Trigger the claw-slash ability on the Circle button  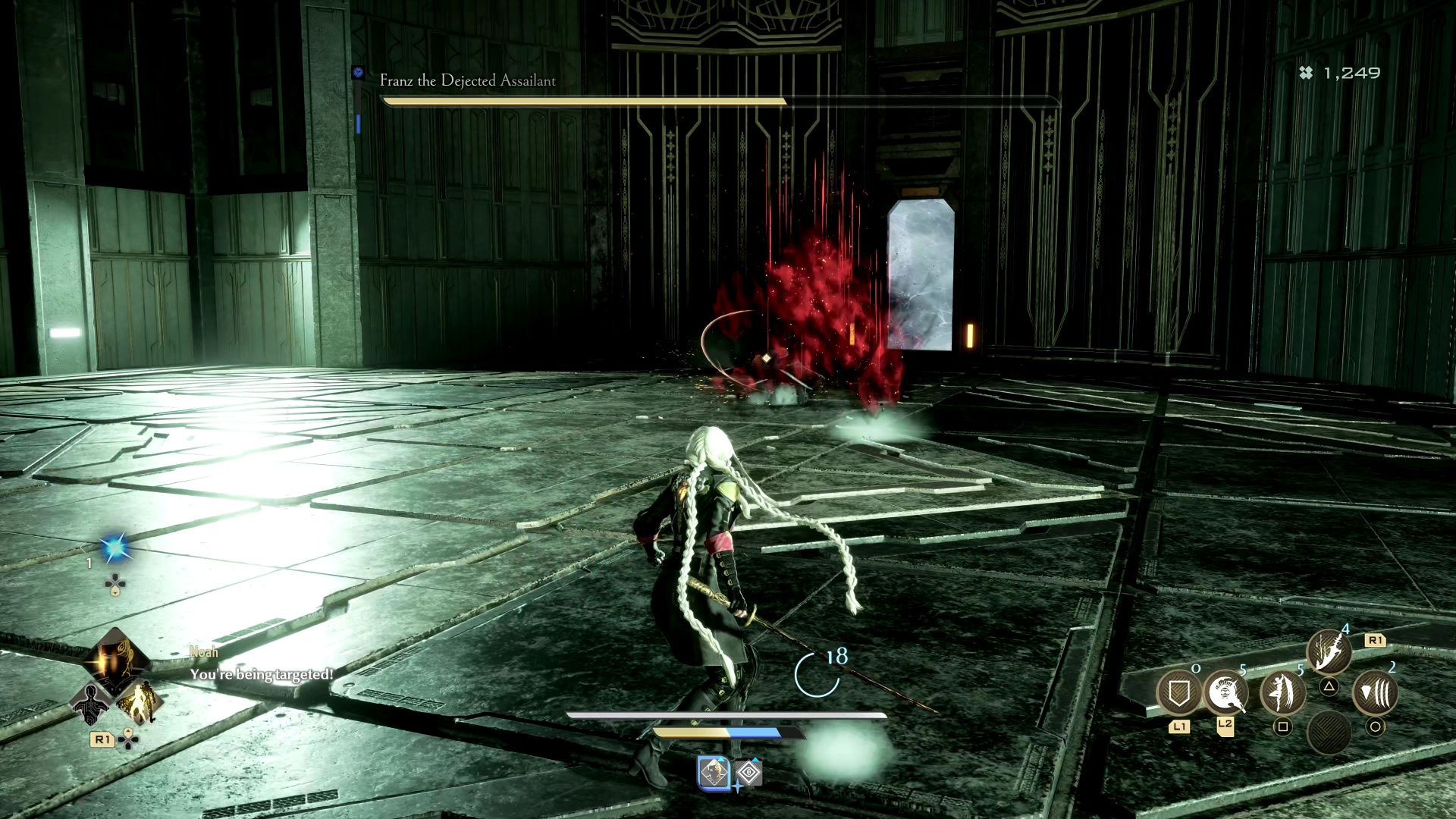(x=1376, y=694)
